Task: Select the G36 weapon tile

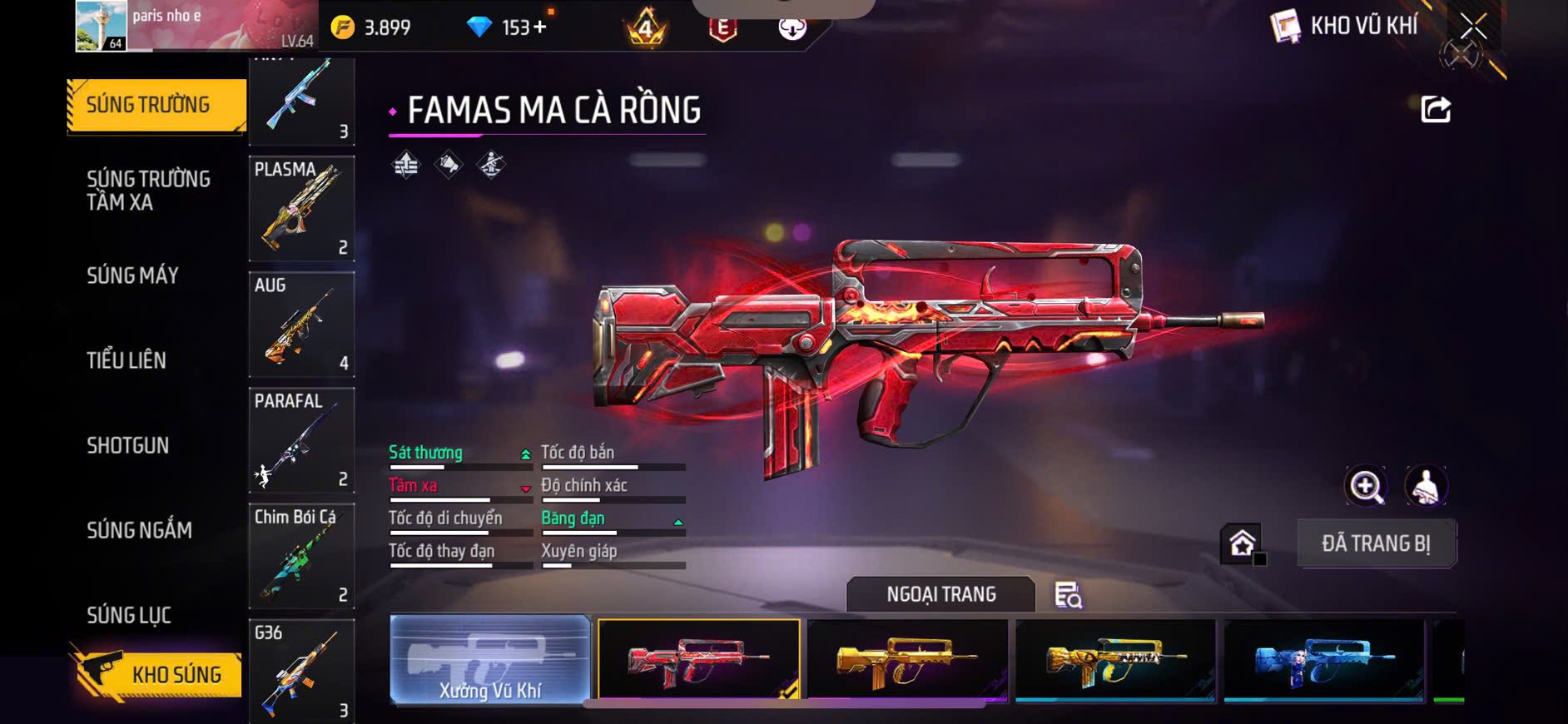Action: click(x=301, y=670)
